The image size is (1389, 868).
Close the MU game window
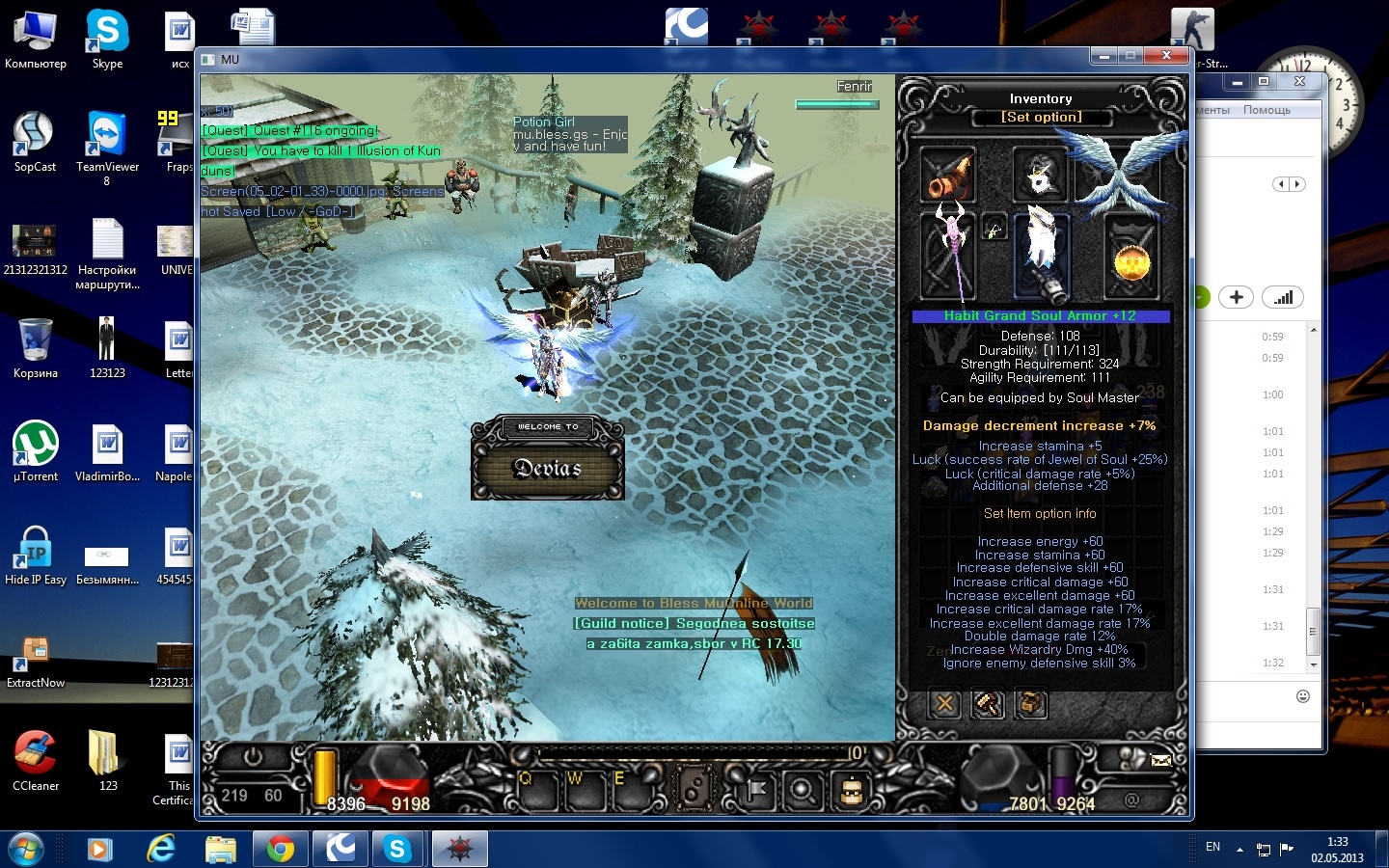coord(1166,56)
